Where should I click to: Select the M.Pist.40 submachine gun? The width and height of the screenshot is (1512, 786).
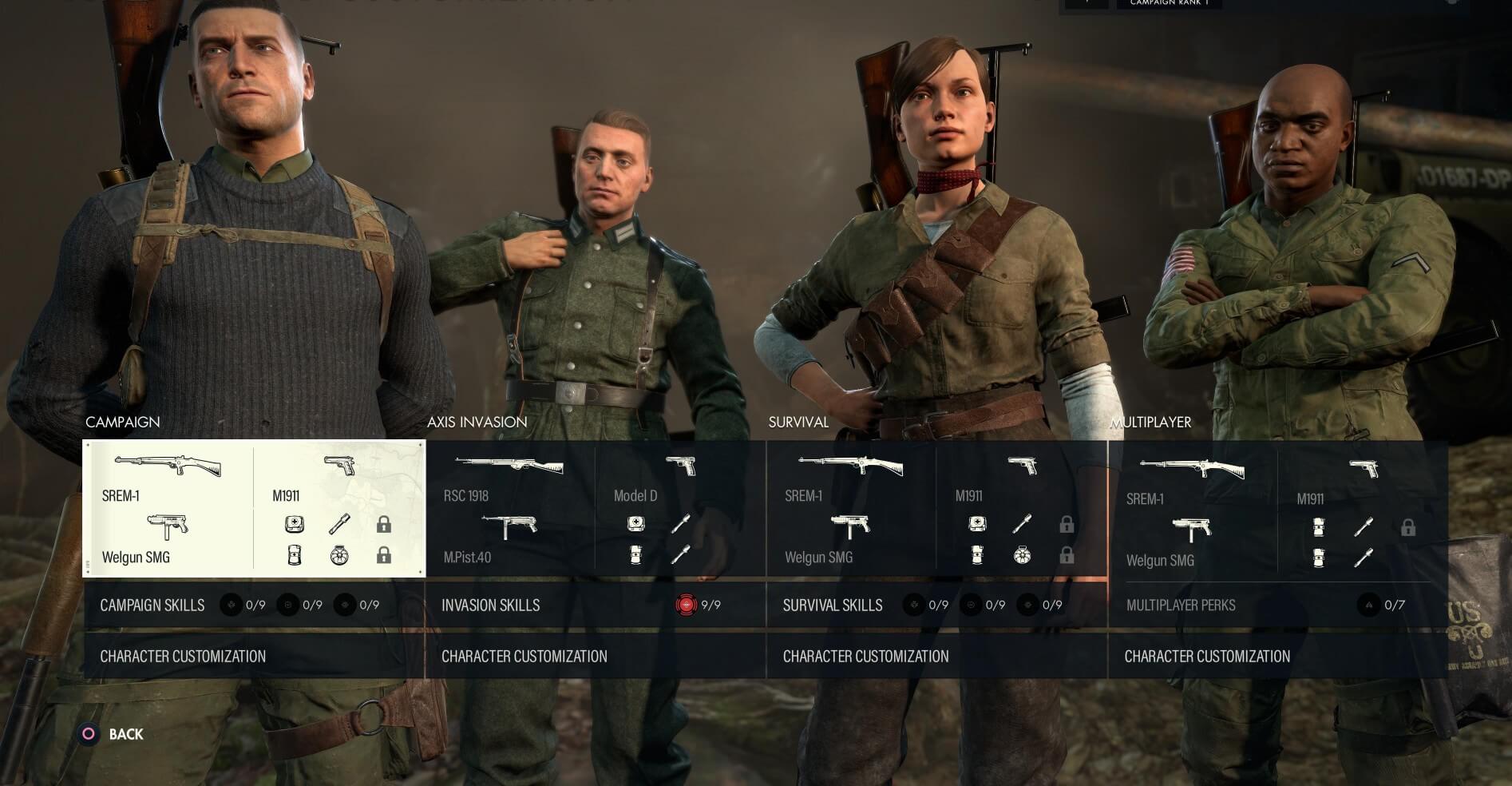click(x=509, y=526)
